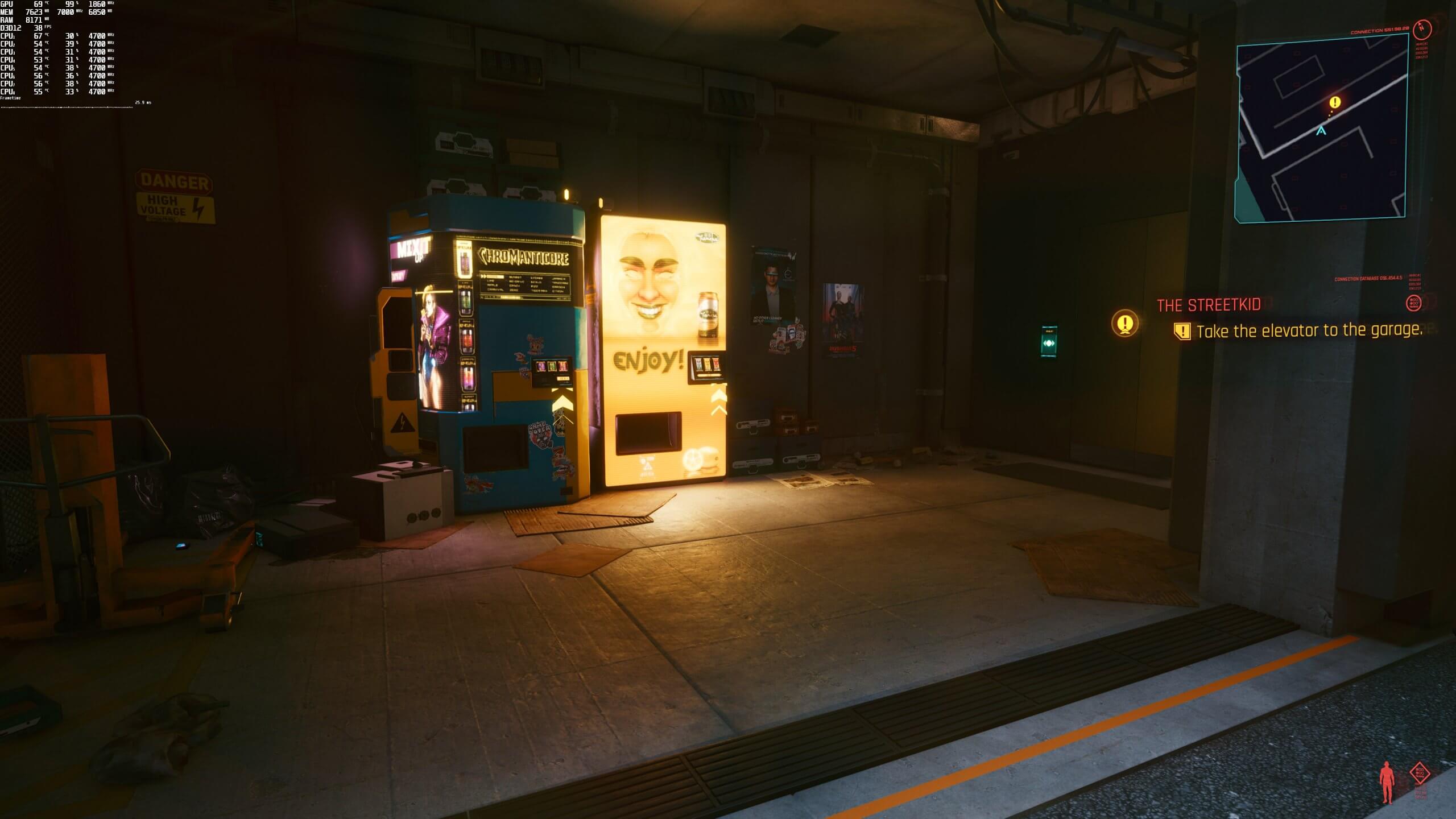Open the flavor list on the Chromanticore screen
The height and width of the screenshot is (819, 1456).
[526, 284]
